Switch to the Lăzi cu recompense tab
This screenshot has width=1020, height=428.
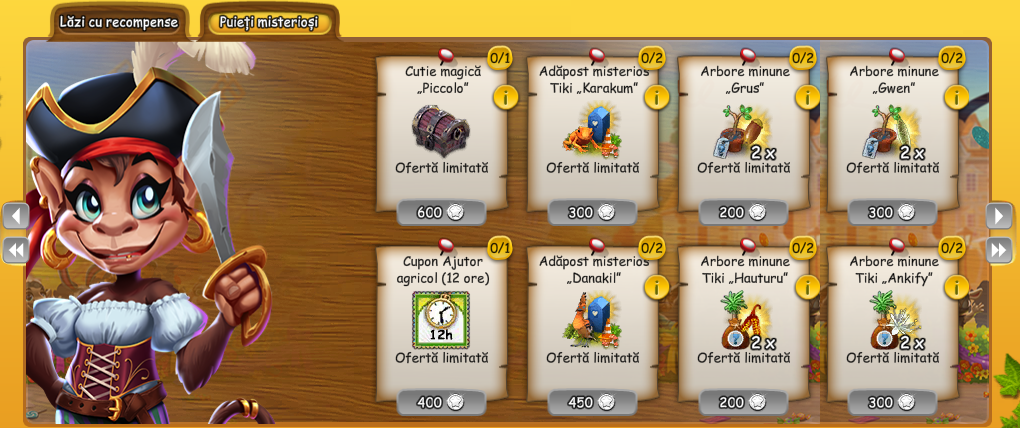tap(118, 22)
